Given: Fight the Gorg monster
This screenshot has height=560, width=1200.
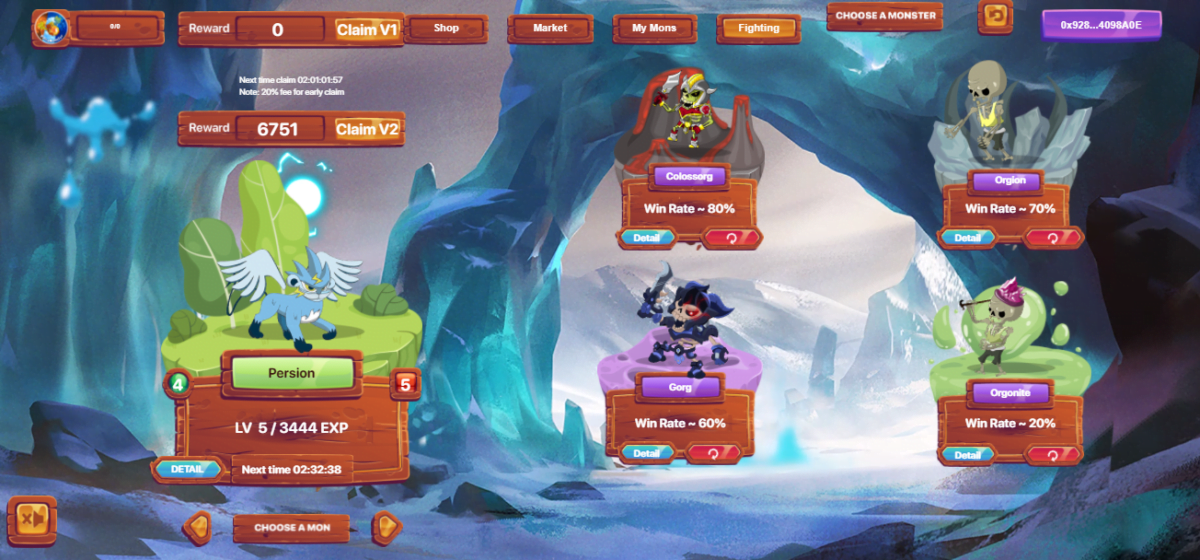Looking at the screenshot, I should tap(712, 453).
